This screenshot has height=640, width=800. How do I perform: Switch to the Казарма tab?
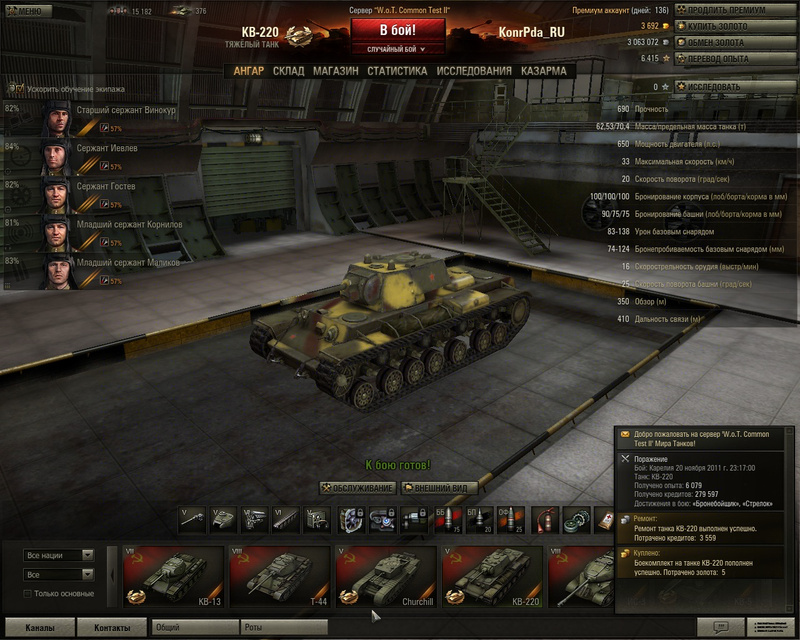tap(543, 71)
